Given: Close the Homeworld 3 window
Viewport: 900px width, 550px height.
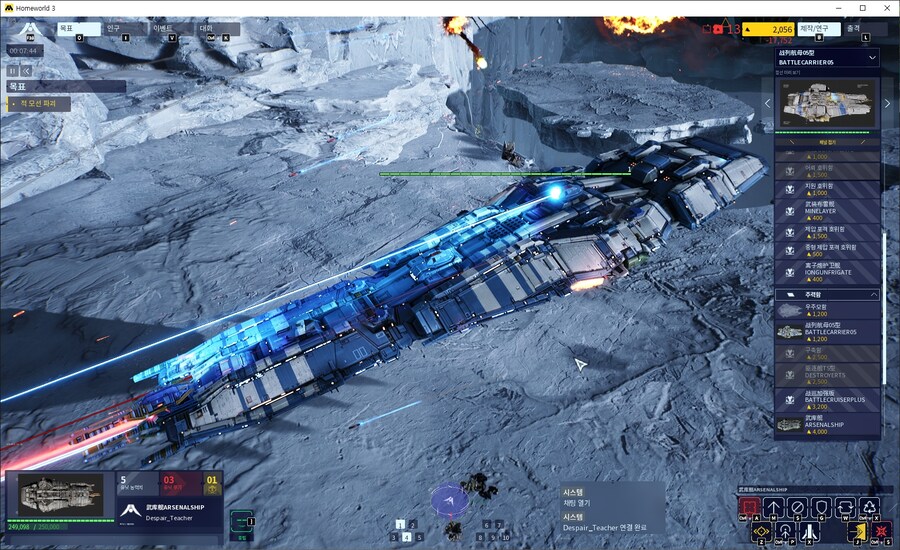Looking at the screenshot, I should pos(884,8).
